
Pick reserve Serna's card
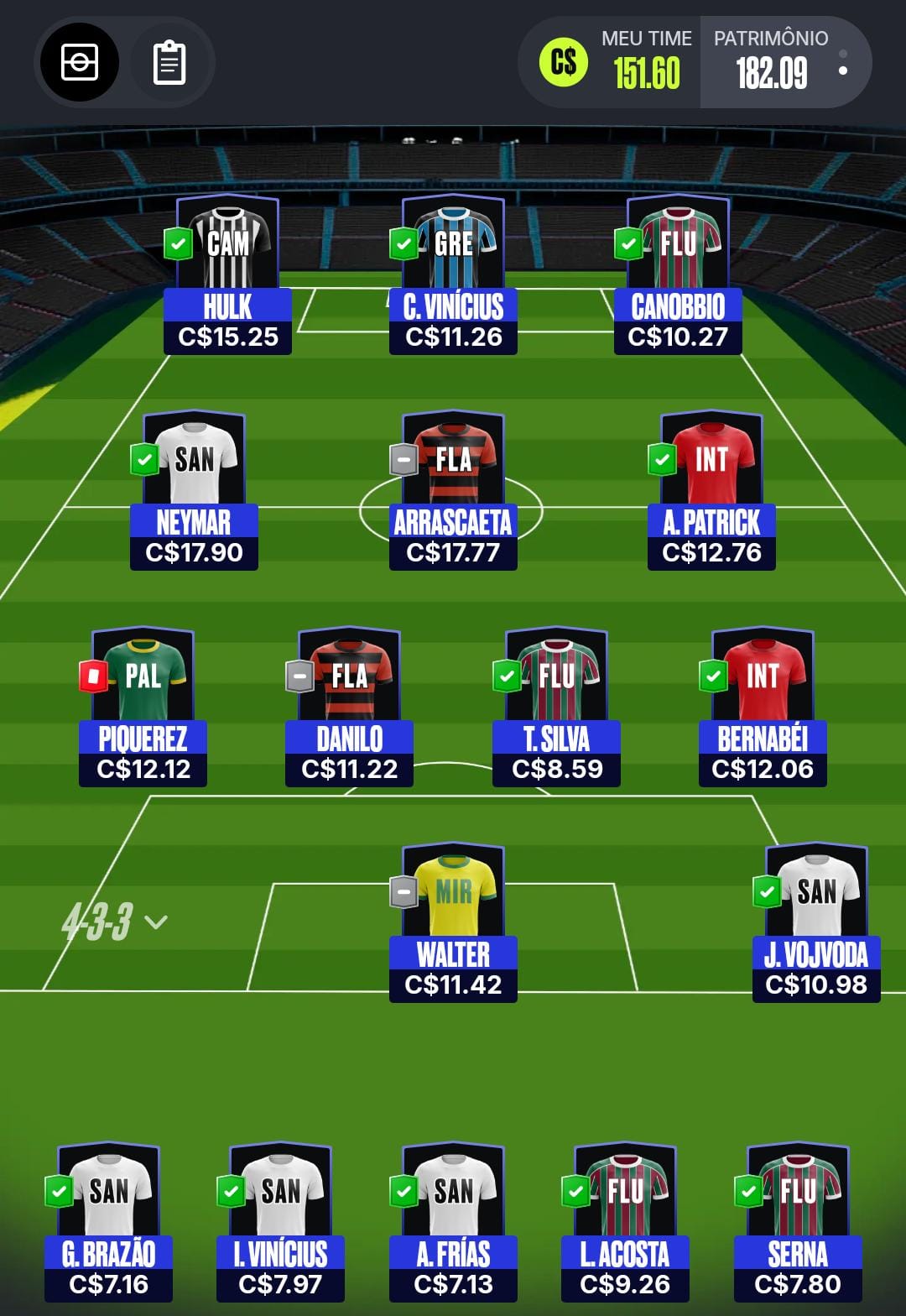click(798, 1223)
